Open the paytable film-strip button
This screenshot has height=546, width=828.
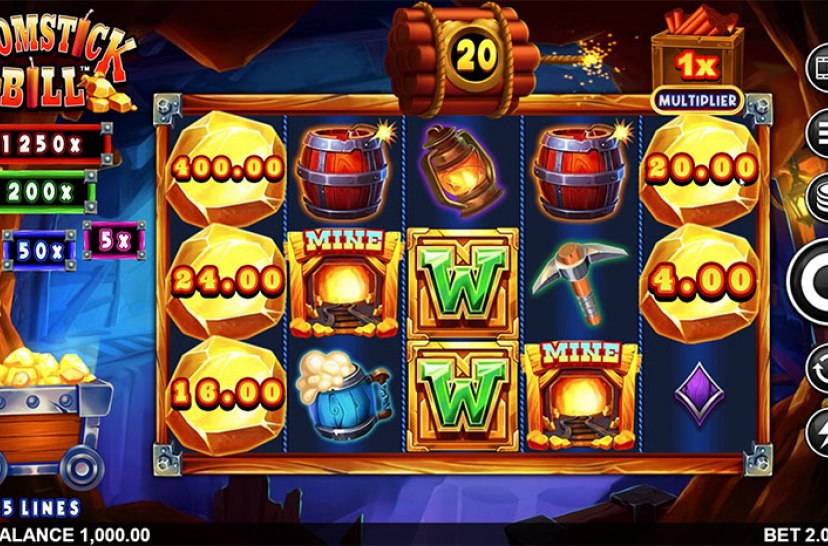coord(821,69)
